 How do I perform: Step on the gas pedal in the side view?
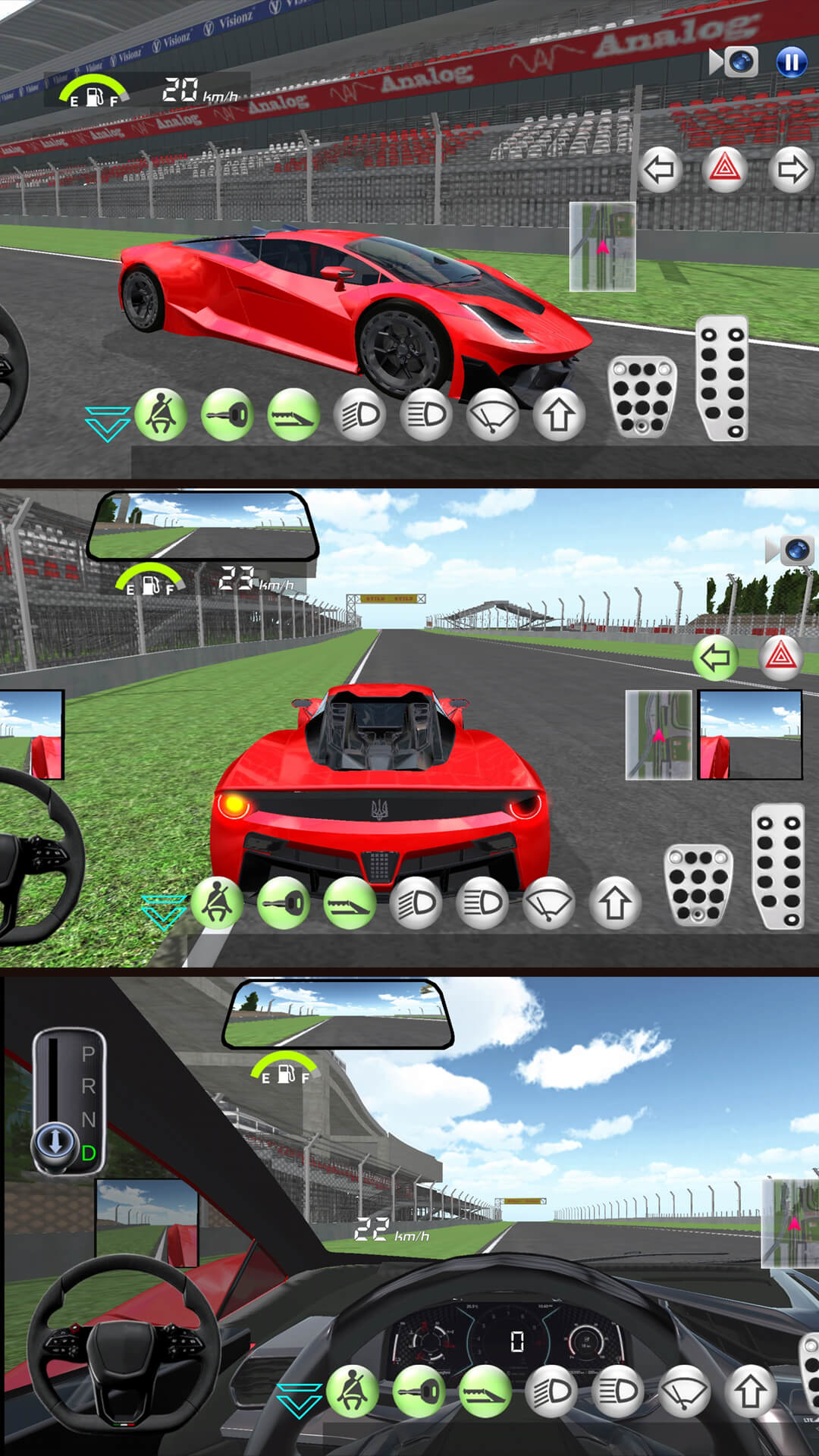[x=722, y=378]
